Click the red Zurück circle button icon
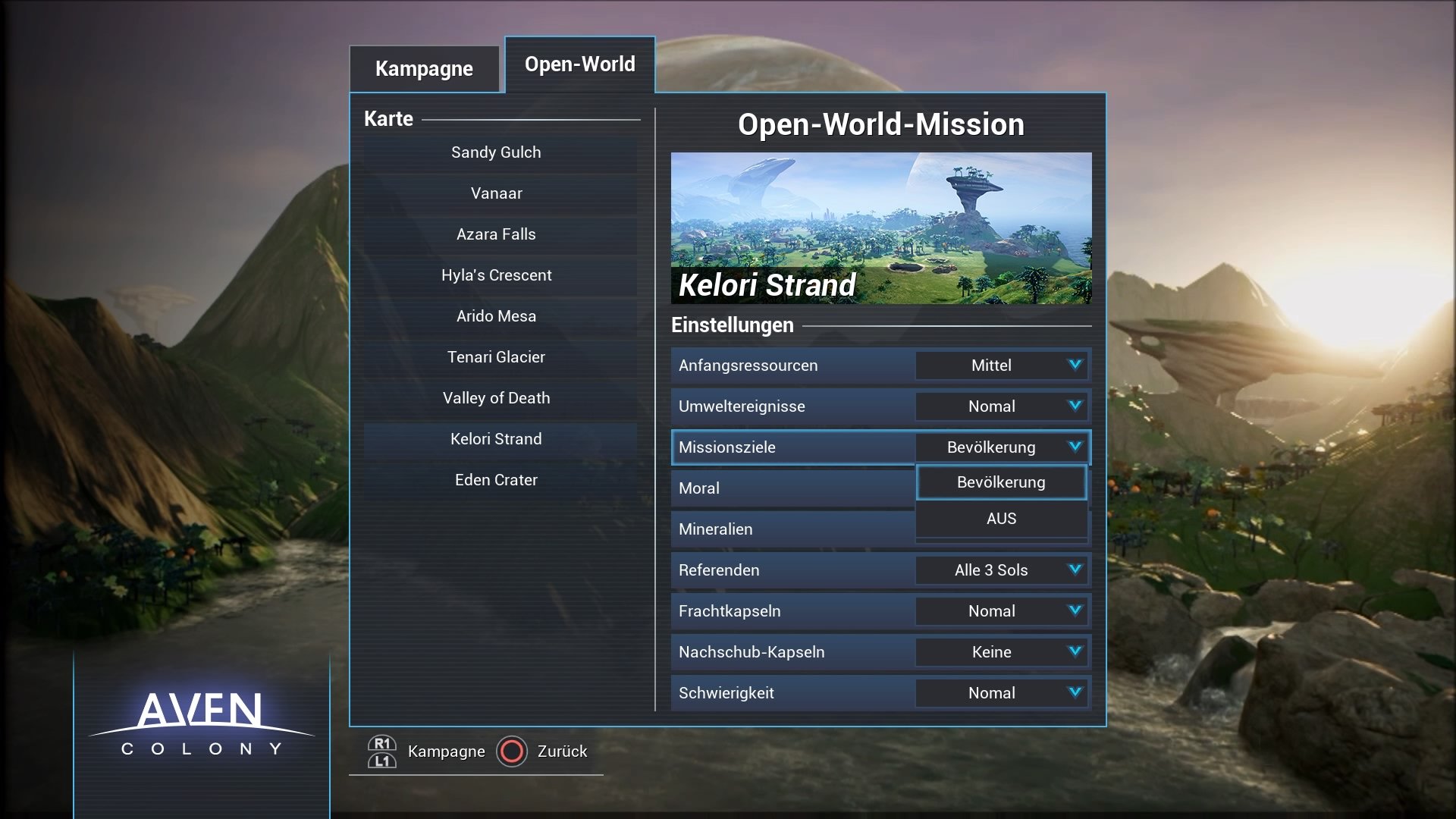This screenshot has width=1456, height=819. click(513, 752)
